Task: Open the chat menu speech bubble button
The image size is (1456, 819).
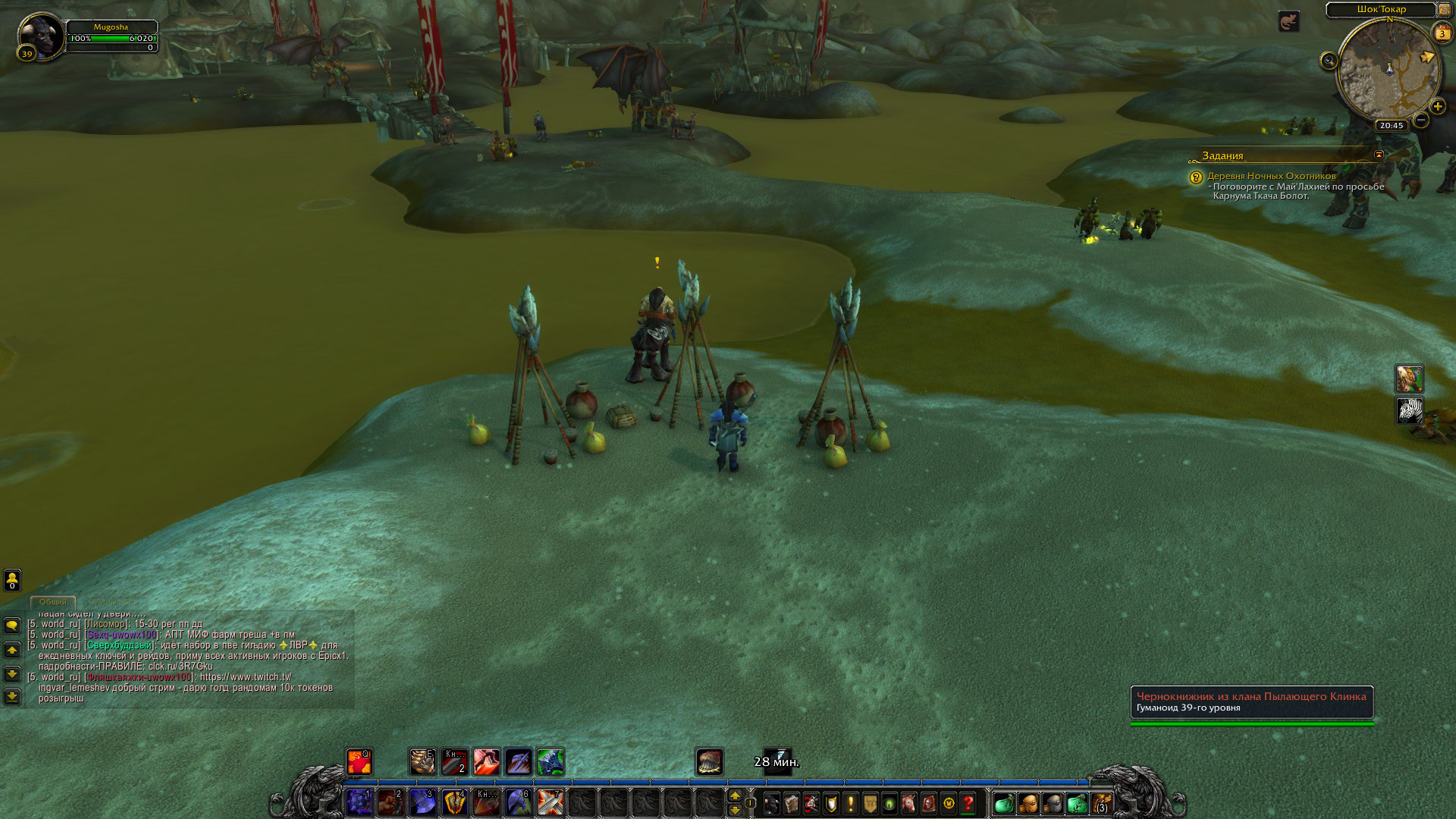Action: point(12,626)
